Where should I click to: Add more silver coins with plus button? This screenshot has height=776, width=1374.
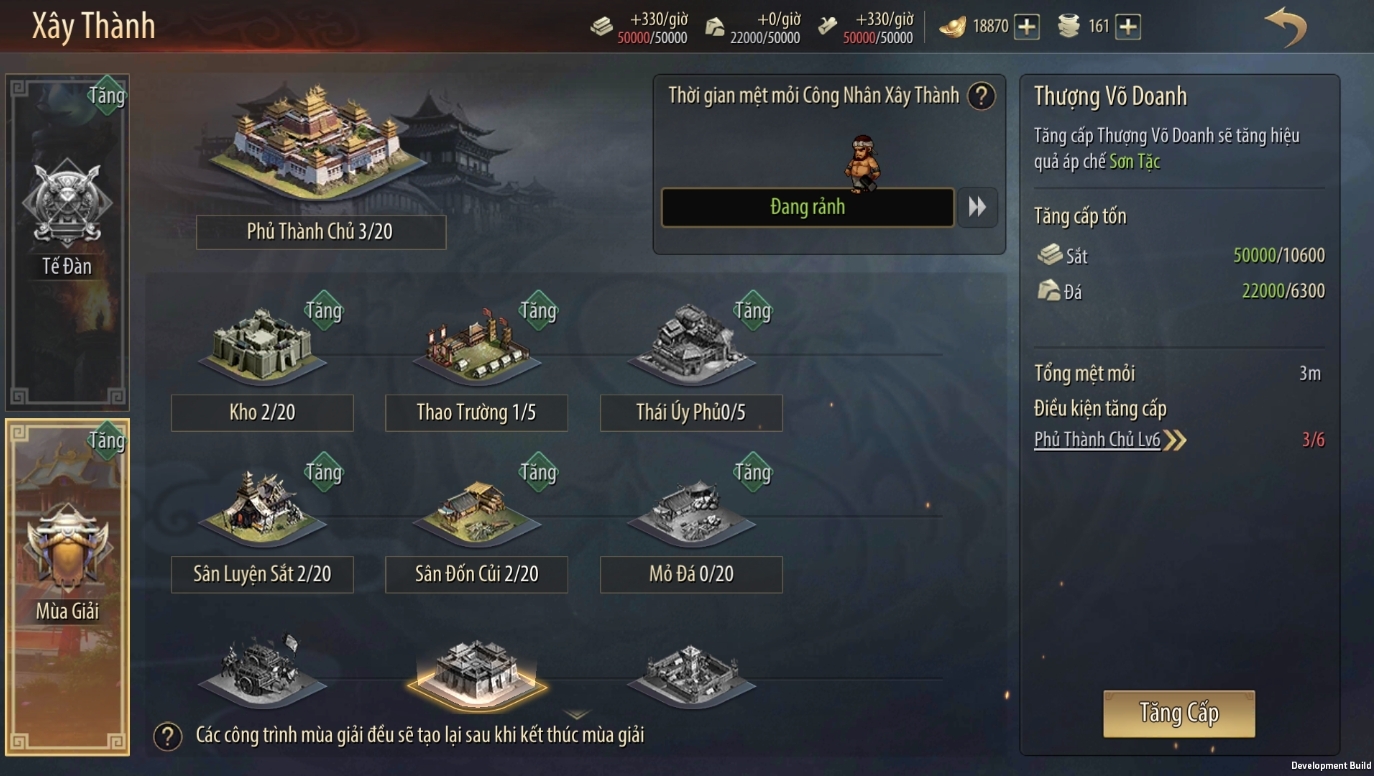pos(1128,27)
